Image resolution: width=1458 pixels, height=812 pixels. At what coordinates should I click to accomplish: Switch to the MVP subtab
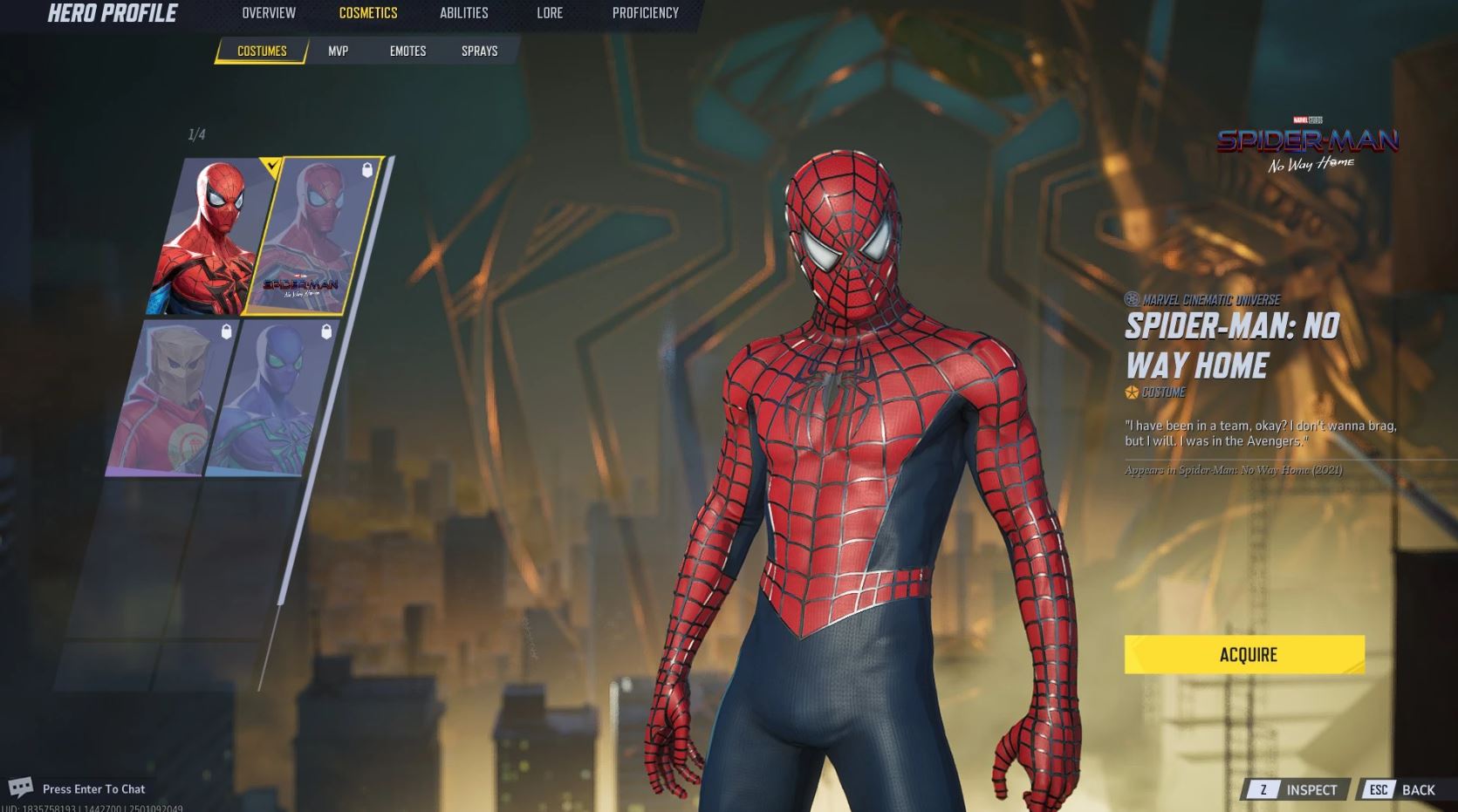(339, 51)
